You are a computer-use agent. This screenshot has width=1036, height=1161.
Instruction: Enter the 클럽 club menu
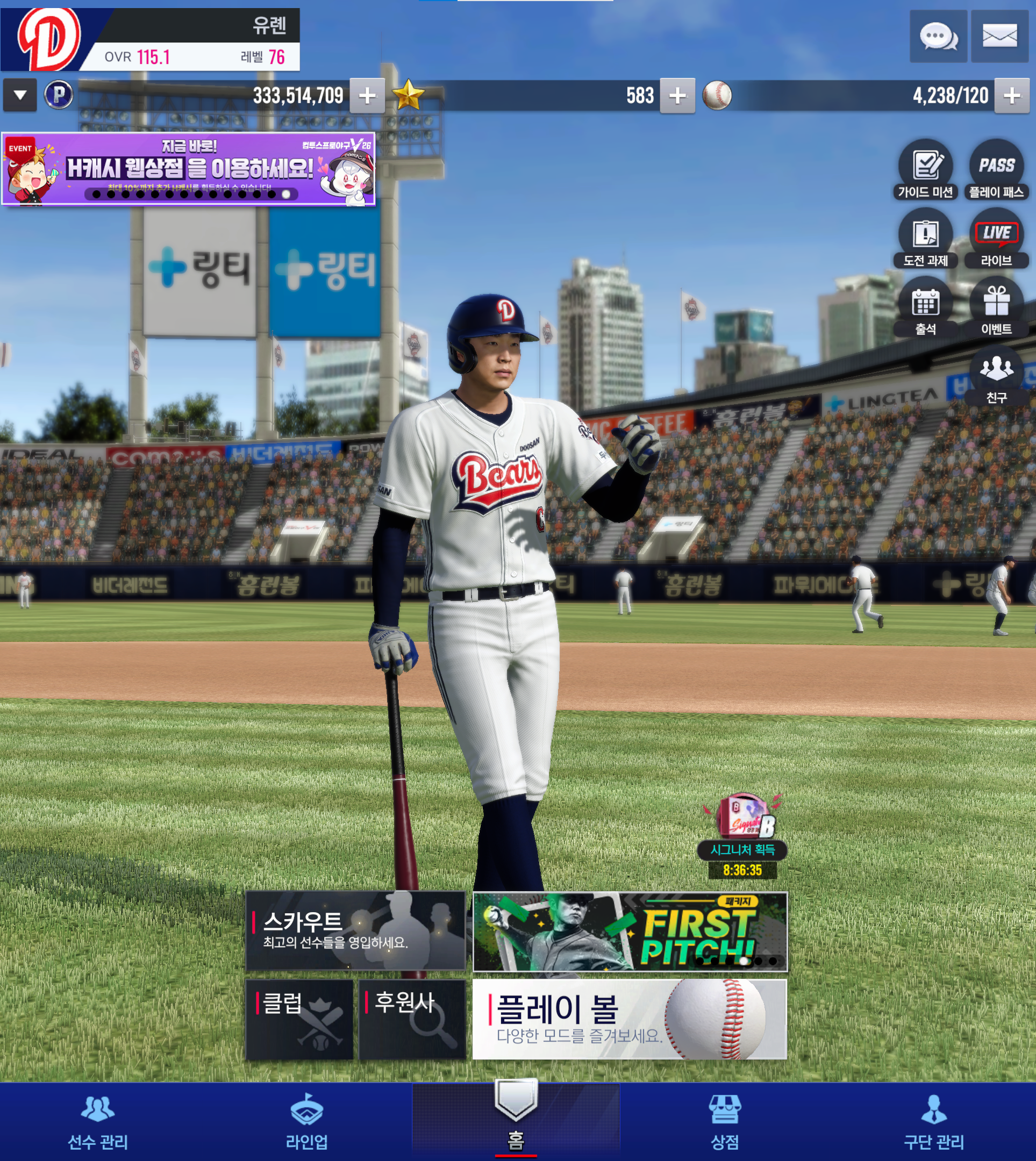(299, 1019)
